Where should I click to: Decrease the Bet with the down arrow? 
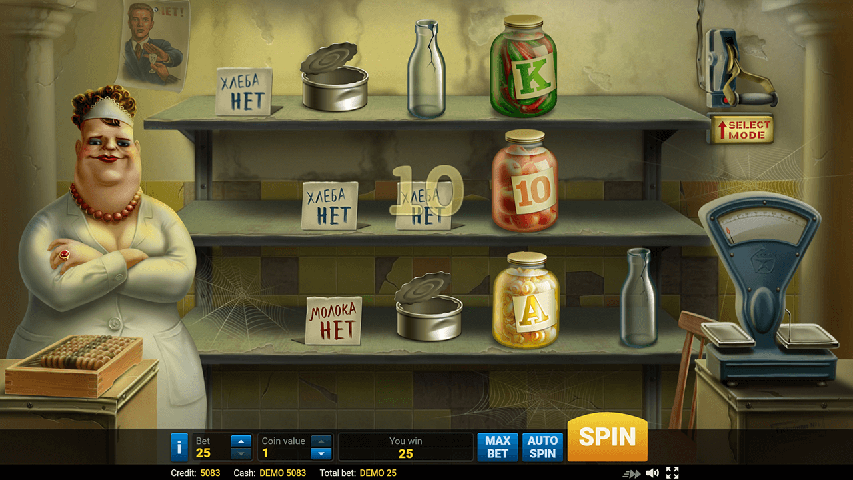coord(241,453)
